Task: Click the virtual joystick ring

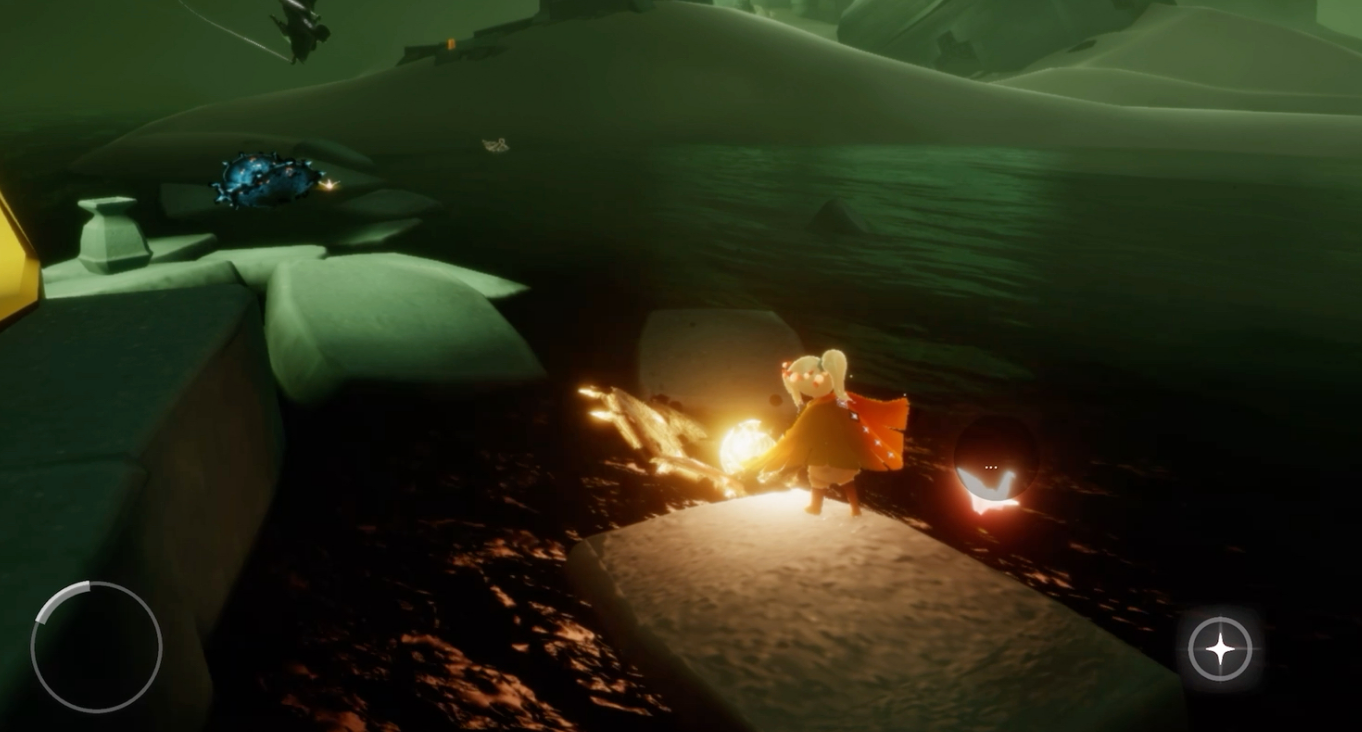Action: [96, 647]
